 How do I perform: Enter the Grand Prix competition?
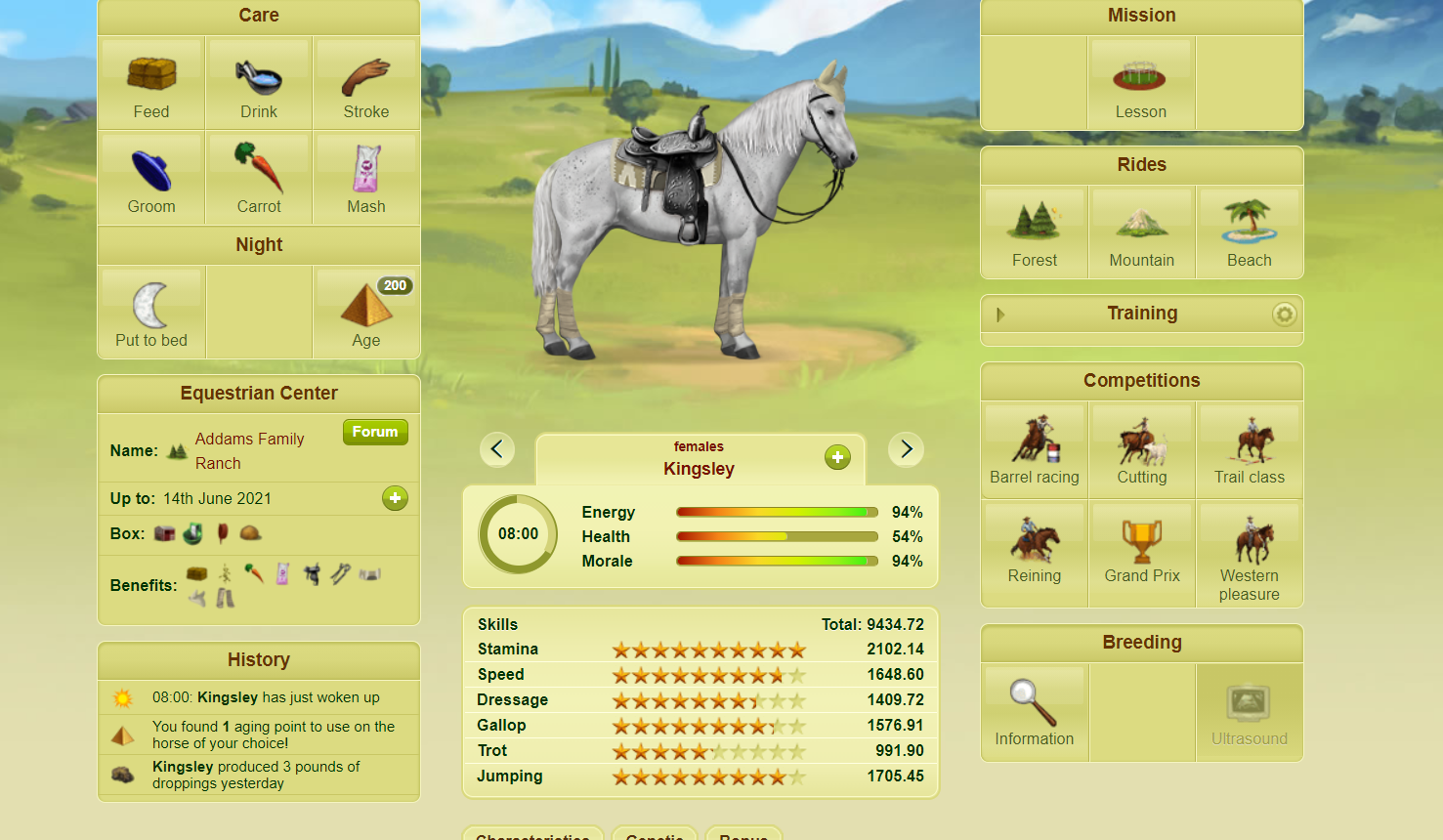pos(1142,549)
